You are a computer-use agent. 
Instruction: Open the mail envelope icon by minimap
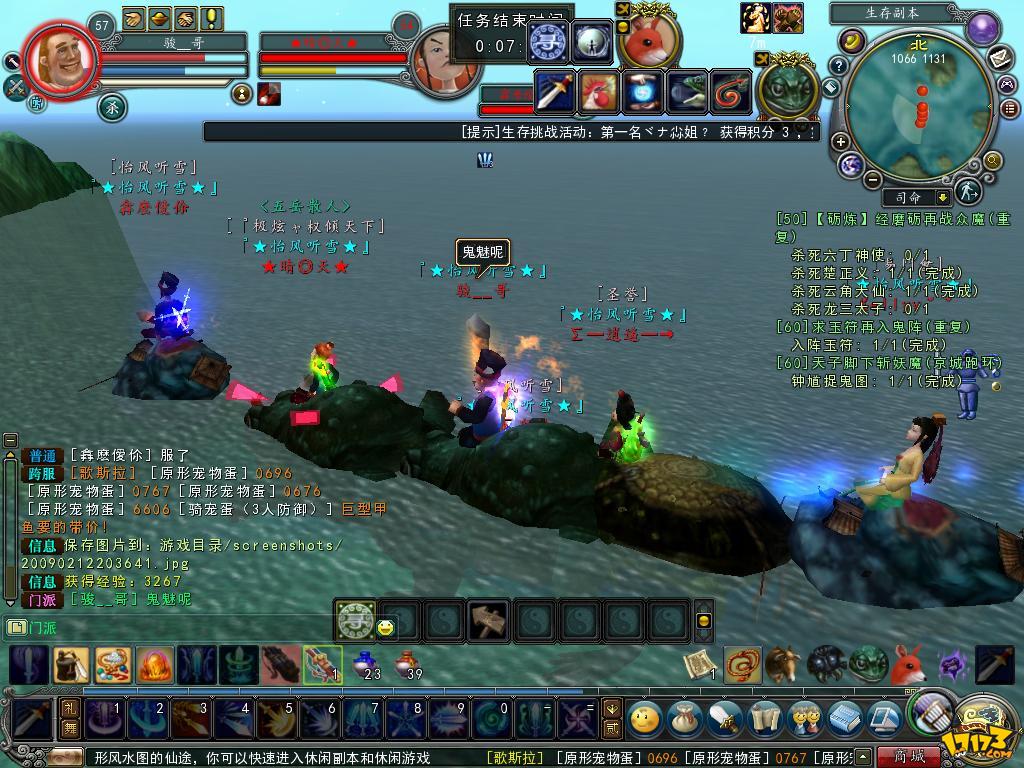1001,58
